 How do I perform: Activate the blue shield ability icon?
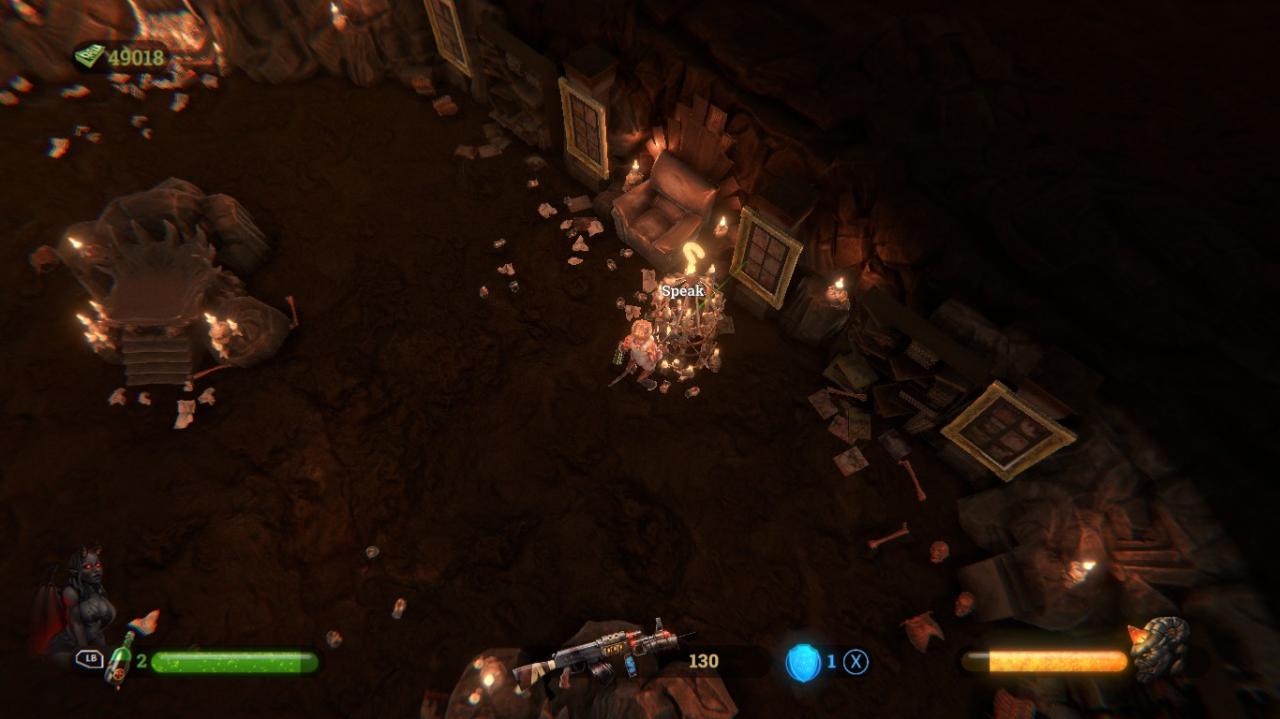pyautogui.click(x=802, y=662)
